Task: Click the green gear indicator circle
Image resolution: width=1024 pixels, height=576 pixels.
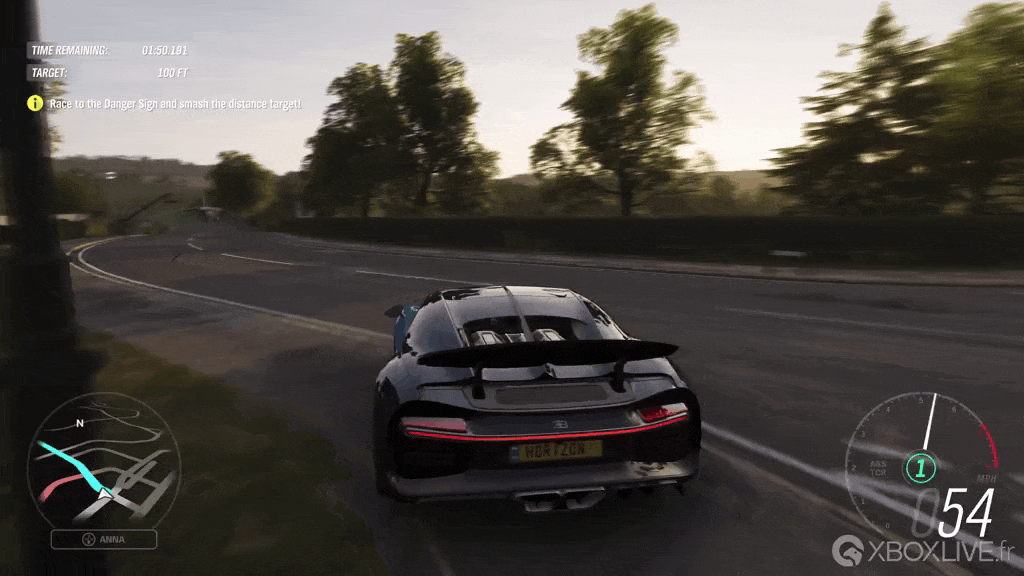Action: pos(919,467)
